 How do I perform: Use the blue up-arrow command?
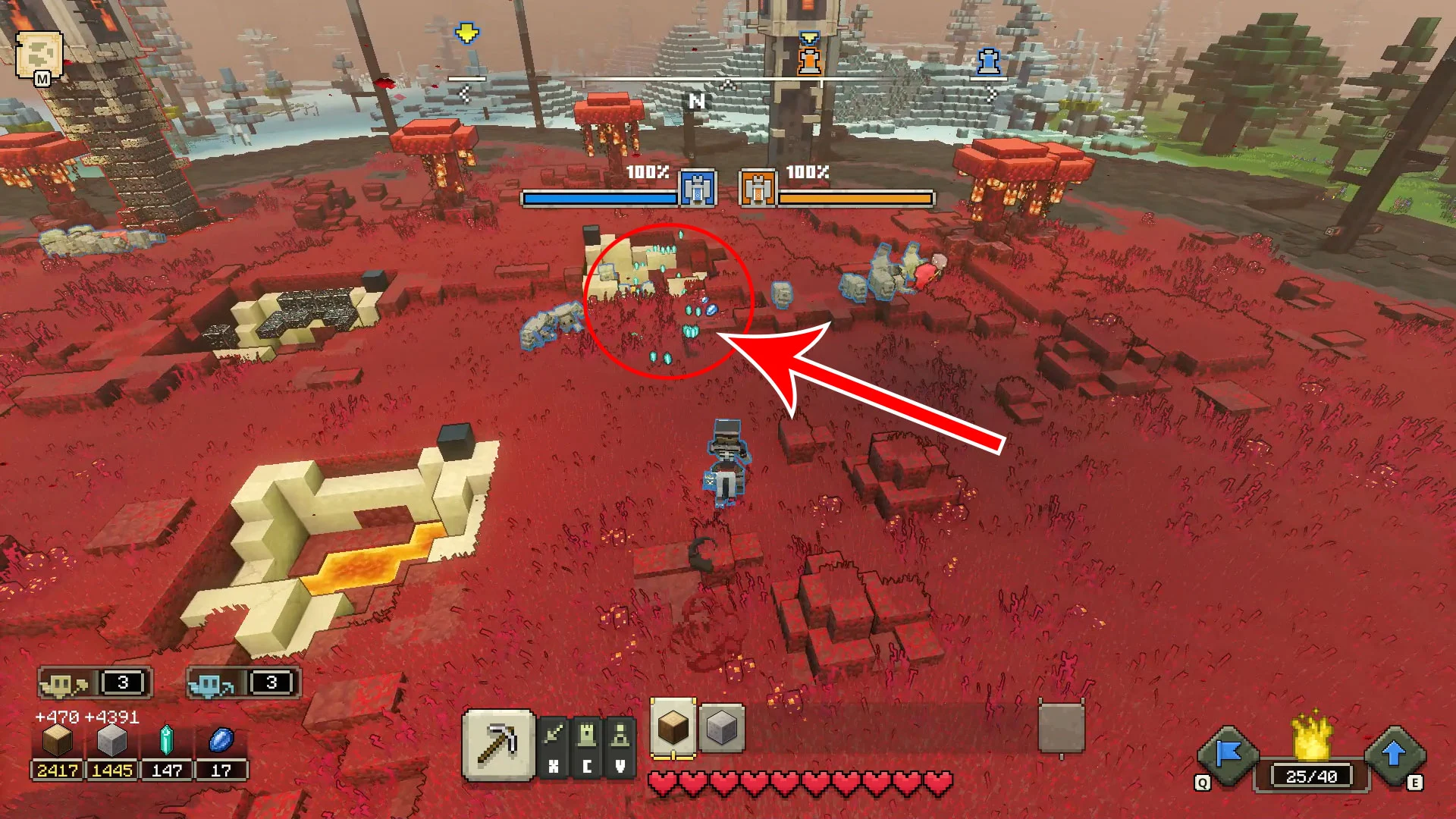click(1394, 755)
